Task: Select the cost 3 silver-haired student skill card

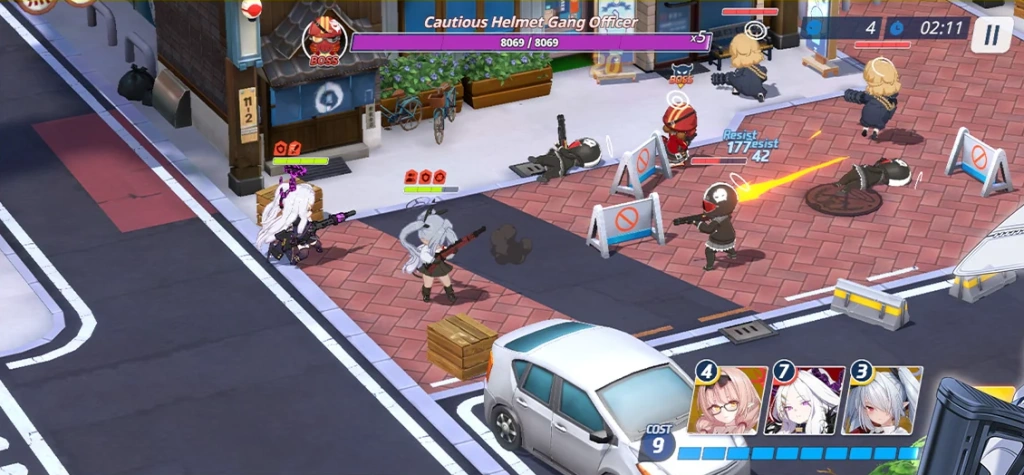Action: (881, 401)
